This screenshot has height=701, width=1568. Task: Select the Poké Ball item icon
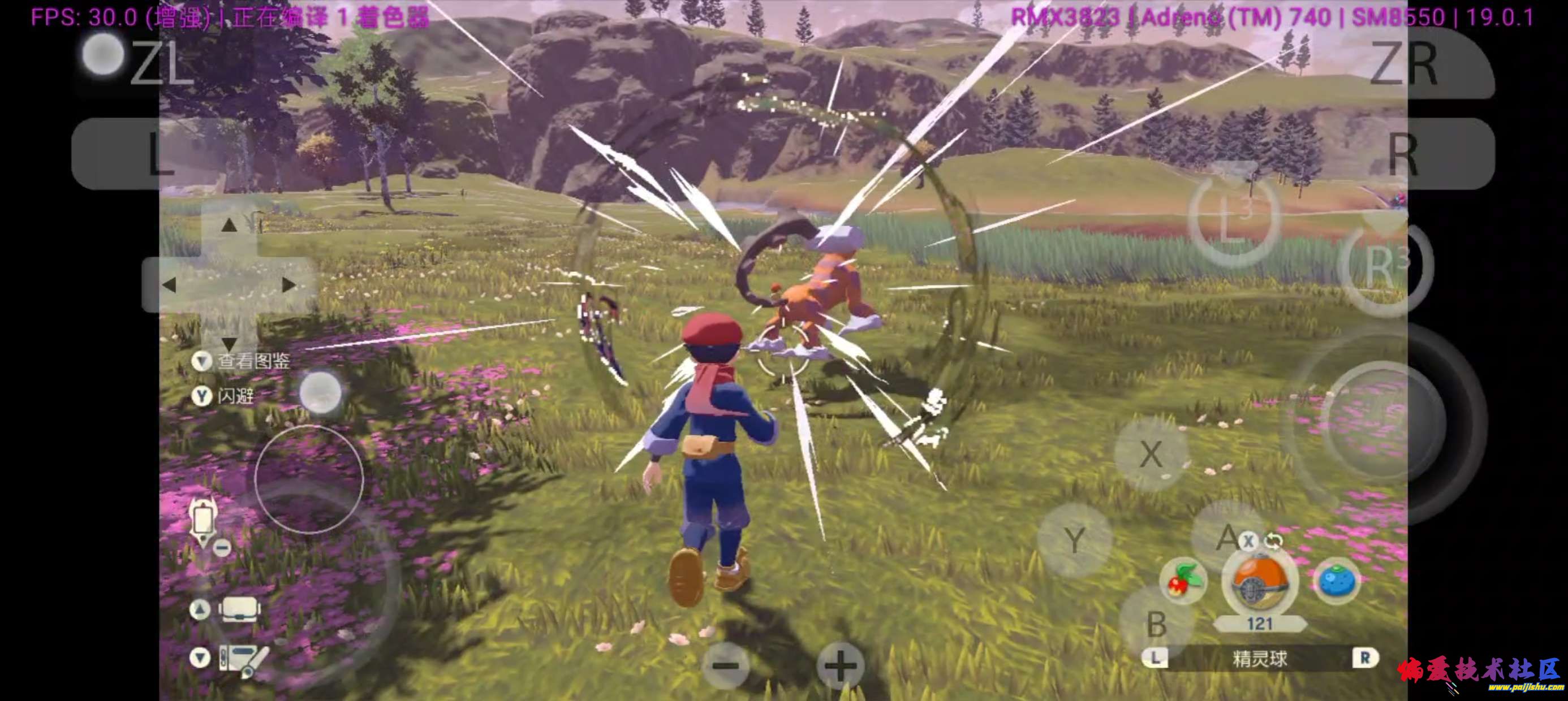click(x=1259, y=582)
